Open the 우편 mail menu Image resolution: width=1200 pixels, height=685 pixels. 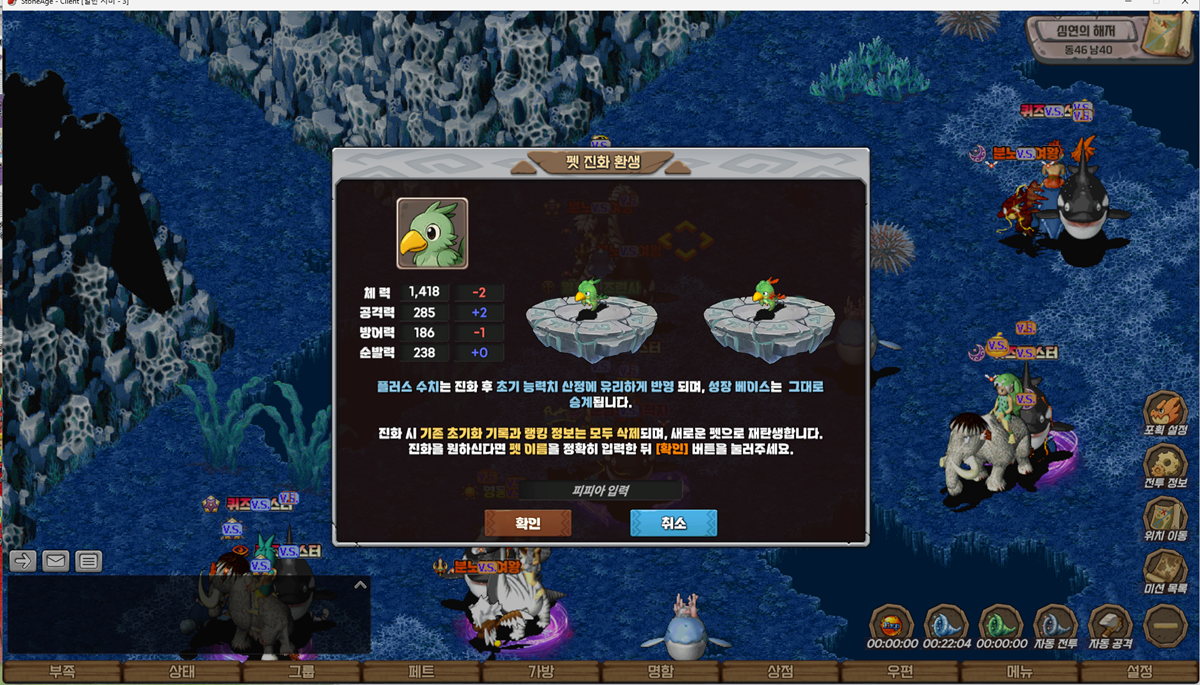point(900,672)
